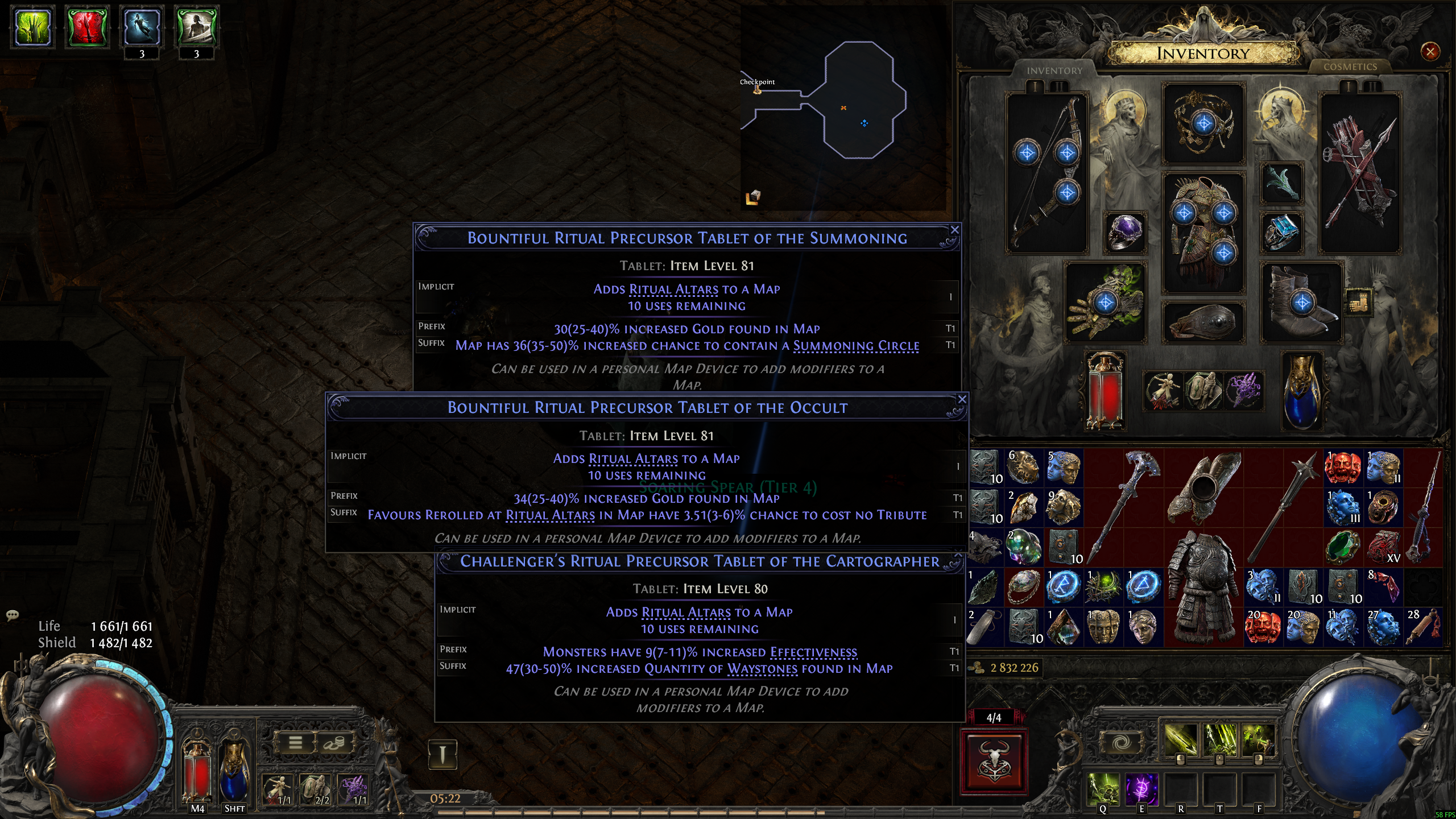This screenshot has height=819, width=1456.
Task: Switch to the Cosmetics tab
Action: coord(1350,67)
